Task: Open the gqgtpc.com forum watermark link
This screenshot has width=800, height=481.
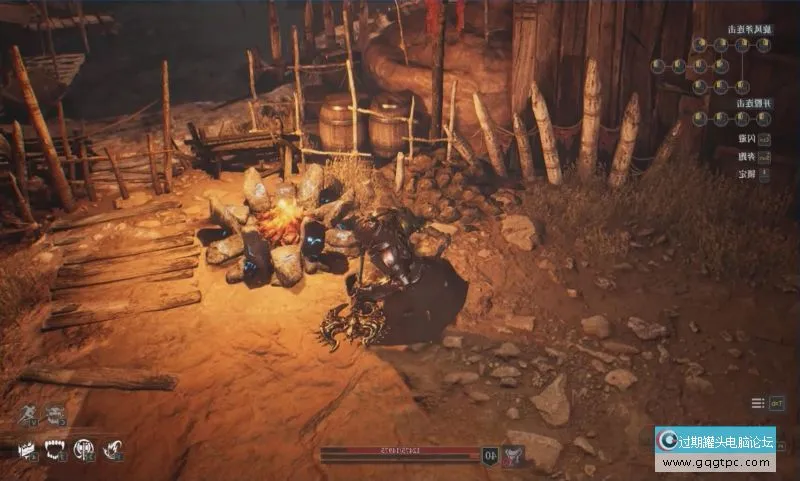Action: [x=715, y=449]
